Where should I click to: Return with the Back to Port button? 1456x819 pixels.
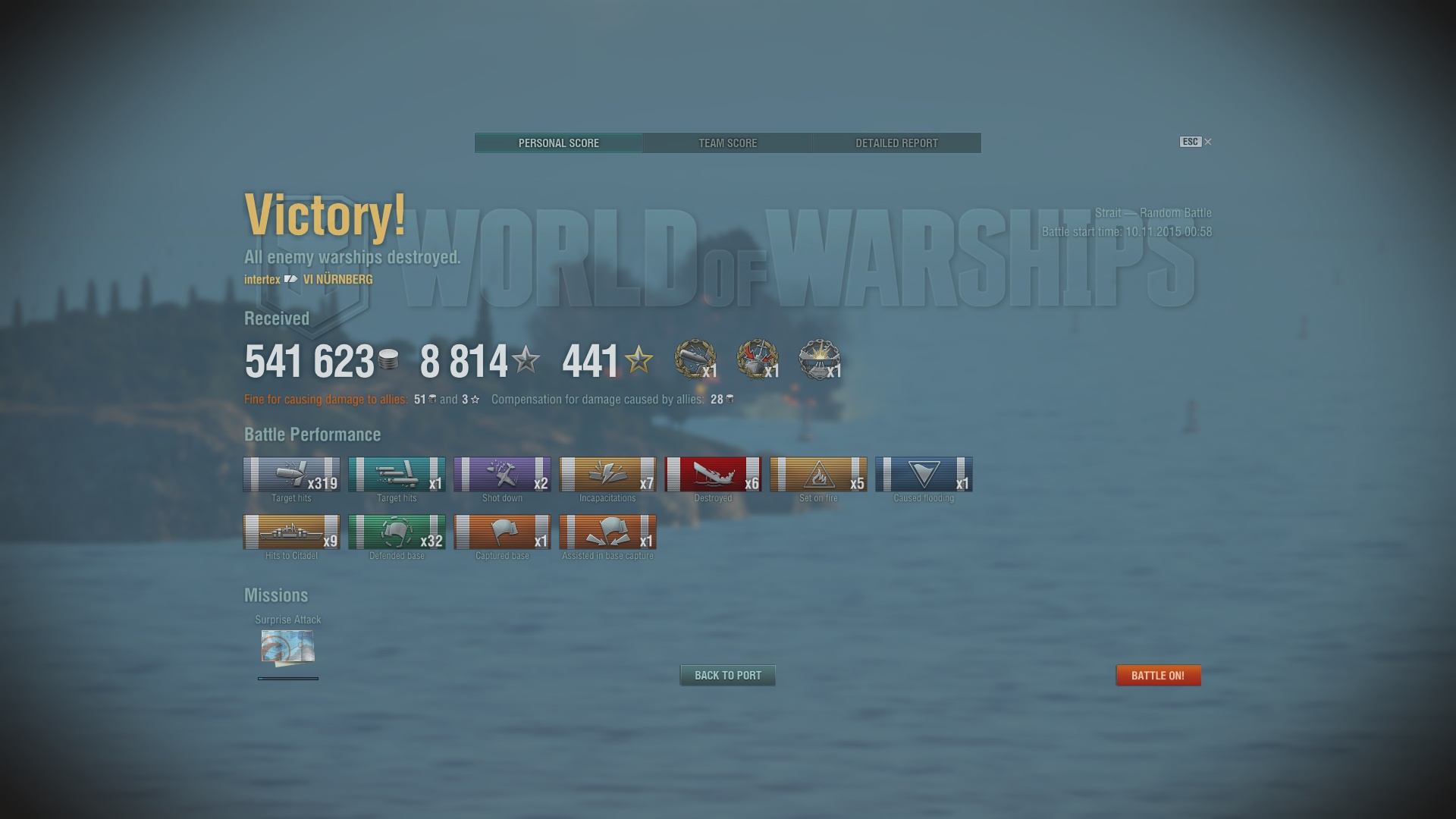click(727, 675)
